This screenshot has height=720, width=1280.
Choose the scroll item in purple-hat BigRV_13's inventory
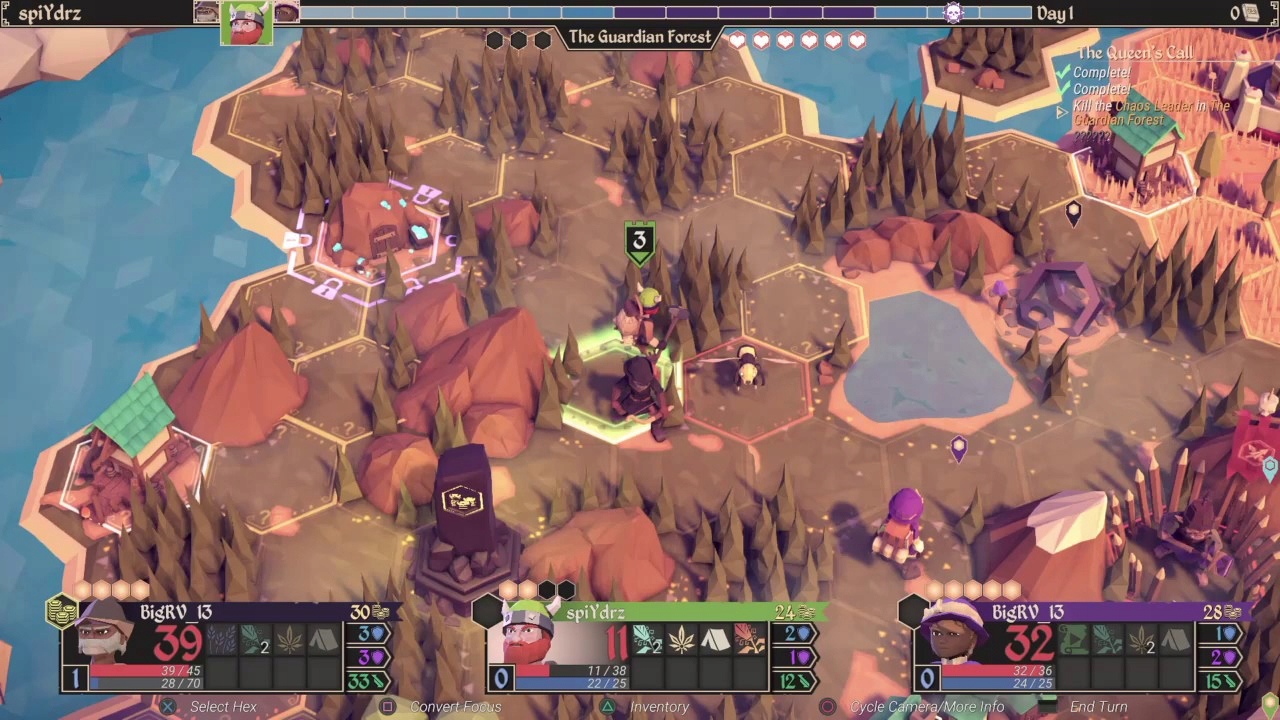point(1071,639)
